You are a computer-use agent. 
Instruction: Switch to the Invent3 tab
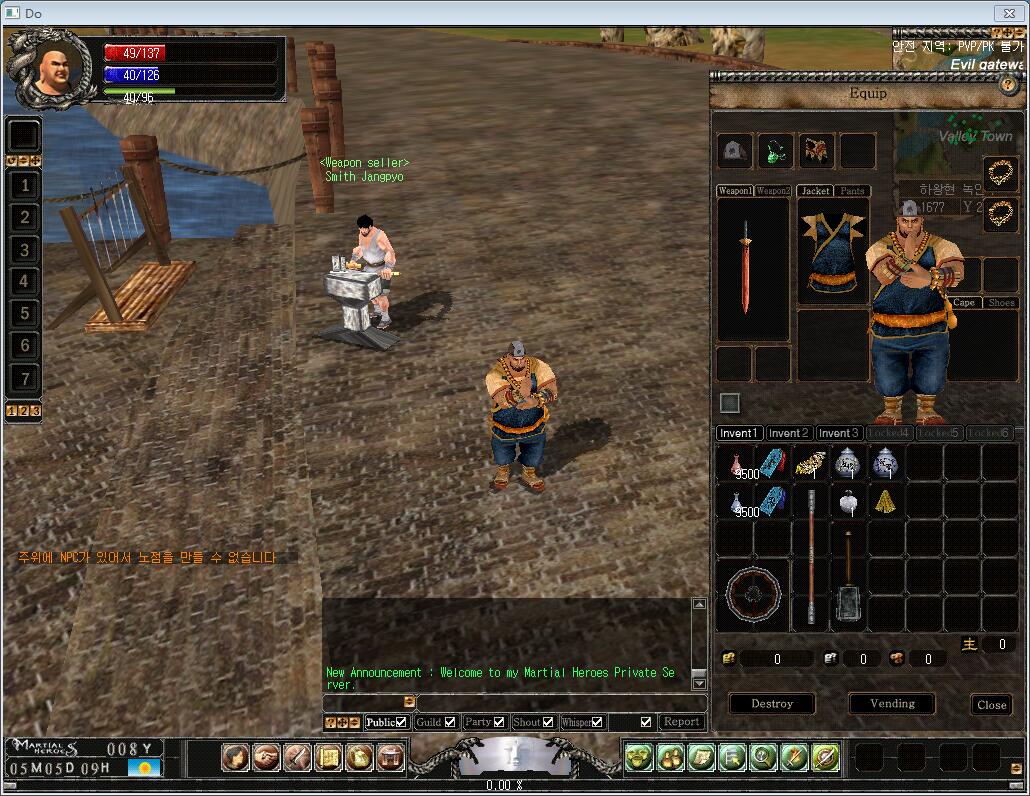coord(838,433)
